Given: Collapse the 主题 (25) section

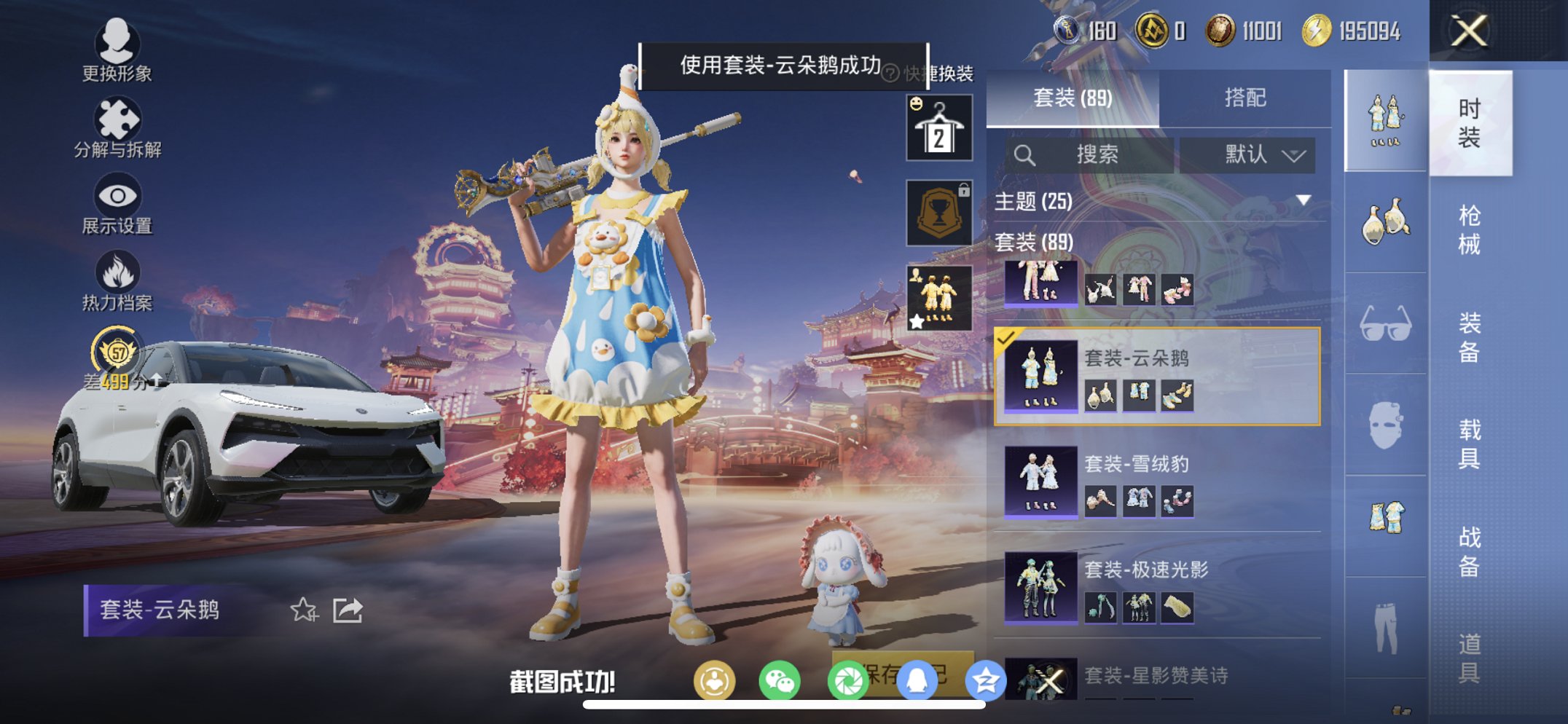Looking at the screenshot, I should point(1302,202).
